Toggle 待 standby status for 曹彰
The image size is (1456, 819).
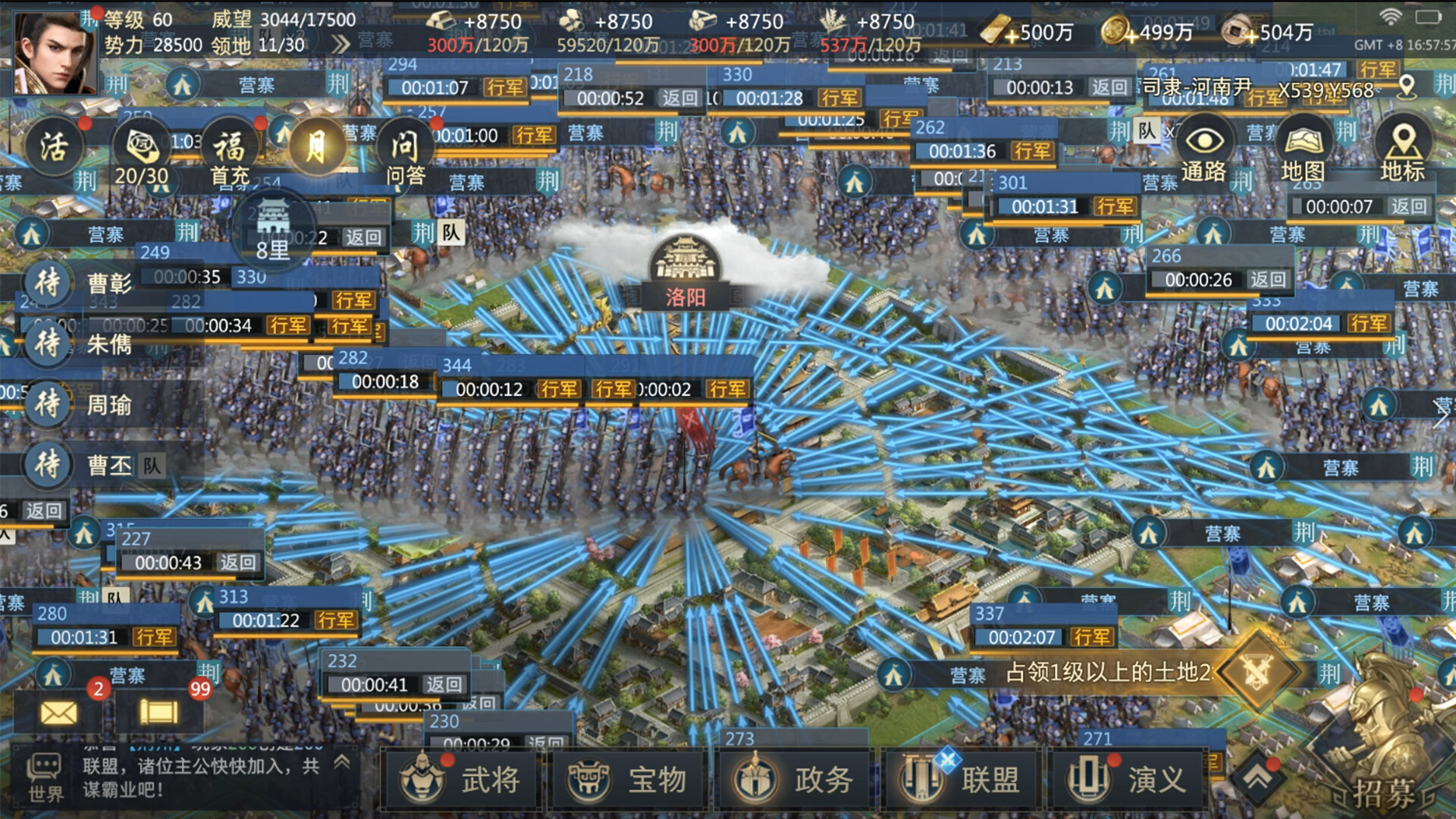pyautogui.click(x=45, y=284)
